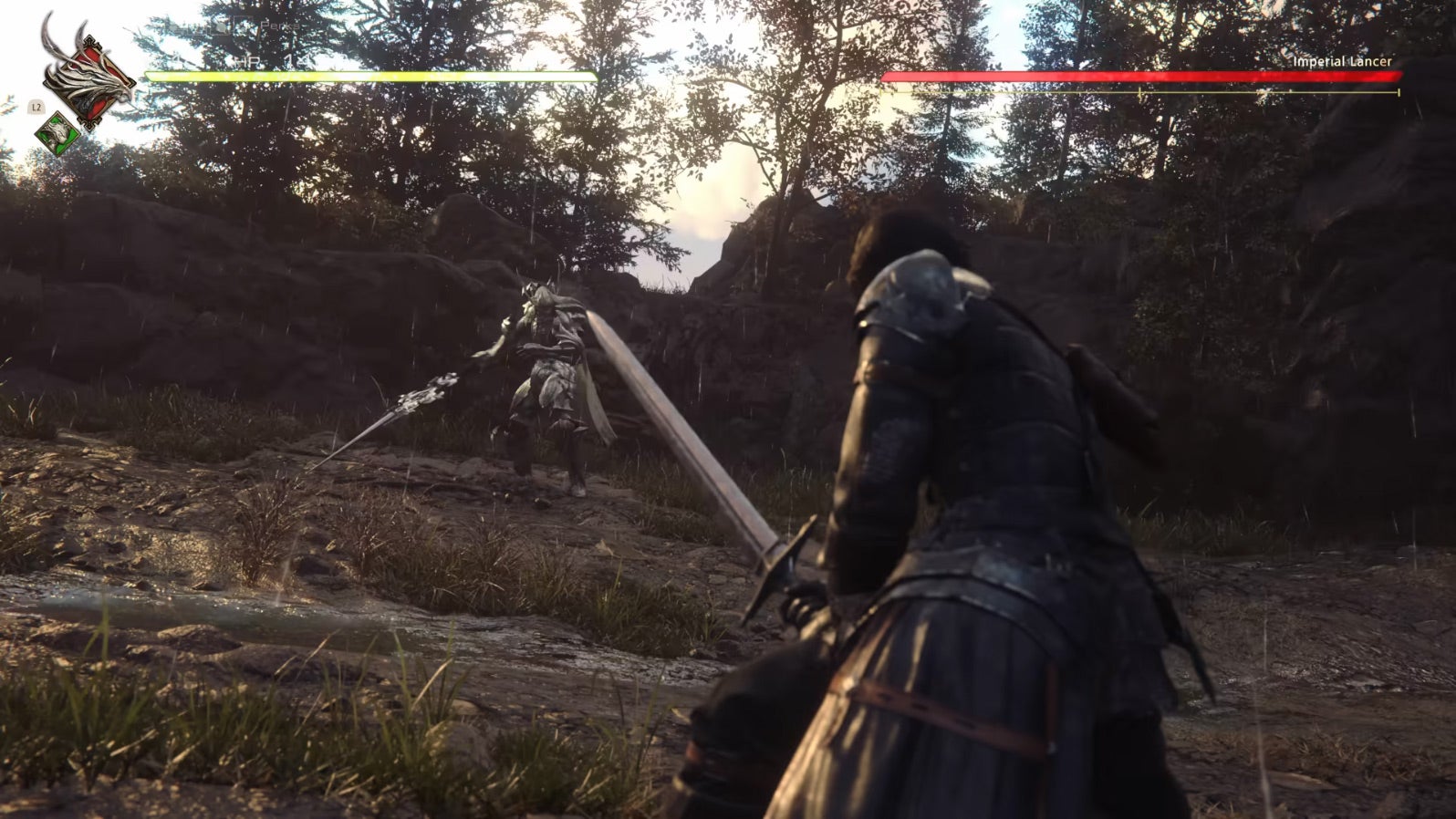Click the yellow stagger gauge under the enemy bar
1456x819 pixels.
tap(1139, 92)
